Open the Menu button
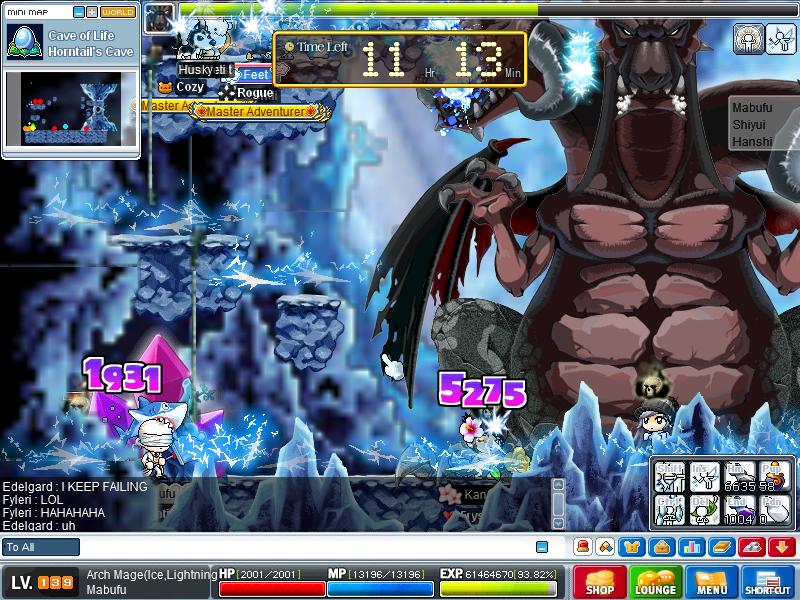 (x=711, y=582)
